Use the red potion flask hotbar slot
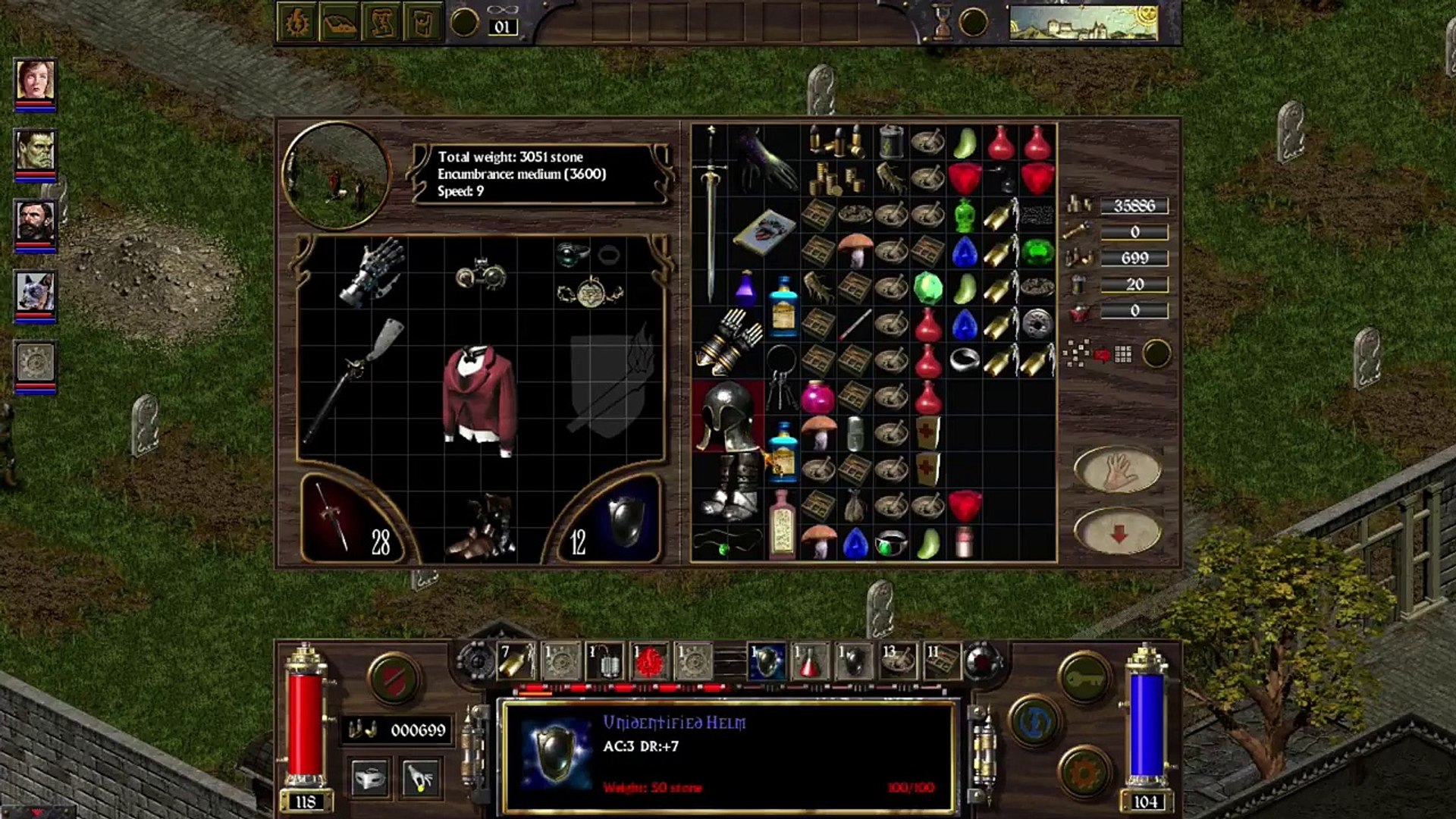1456x819 pixels. point(810,661)
